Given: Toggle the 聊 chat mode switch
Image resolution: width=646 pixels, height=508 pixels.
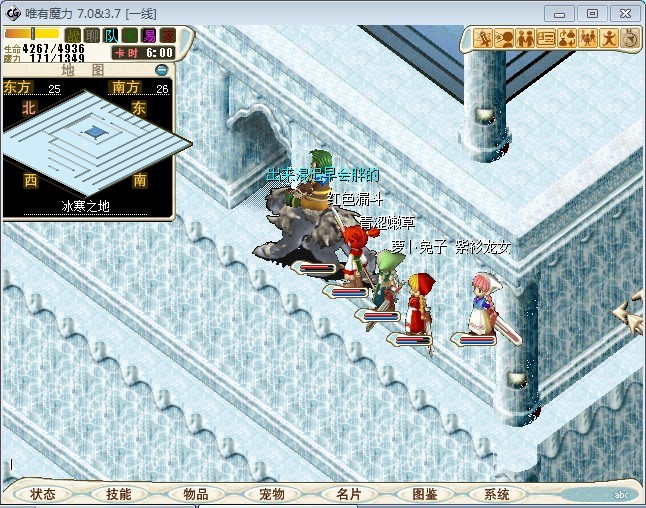Looking at the screenshot, I should point(92,36).
